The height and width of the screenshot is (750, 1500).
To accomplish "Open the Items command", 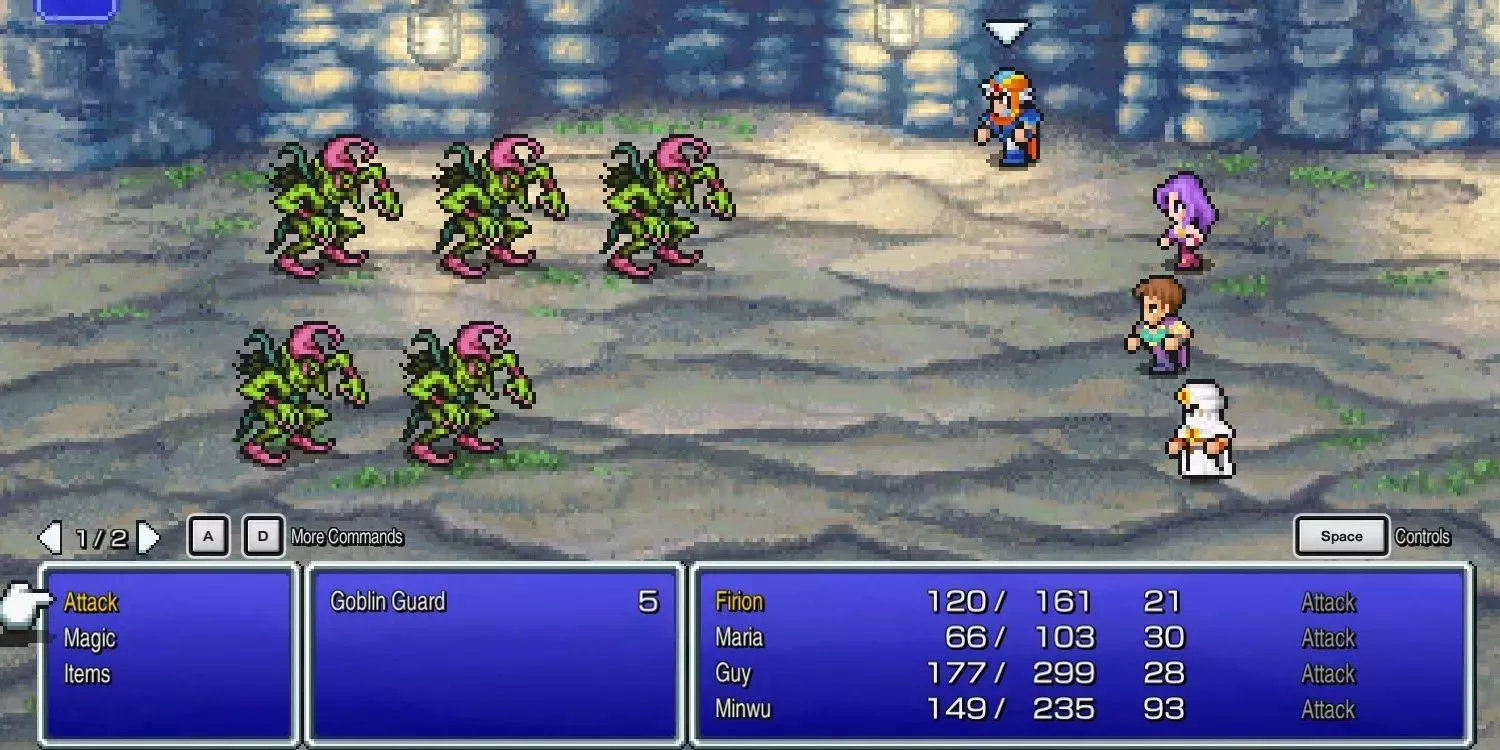I will tap(87, 674).
